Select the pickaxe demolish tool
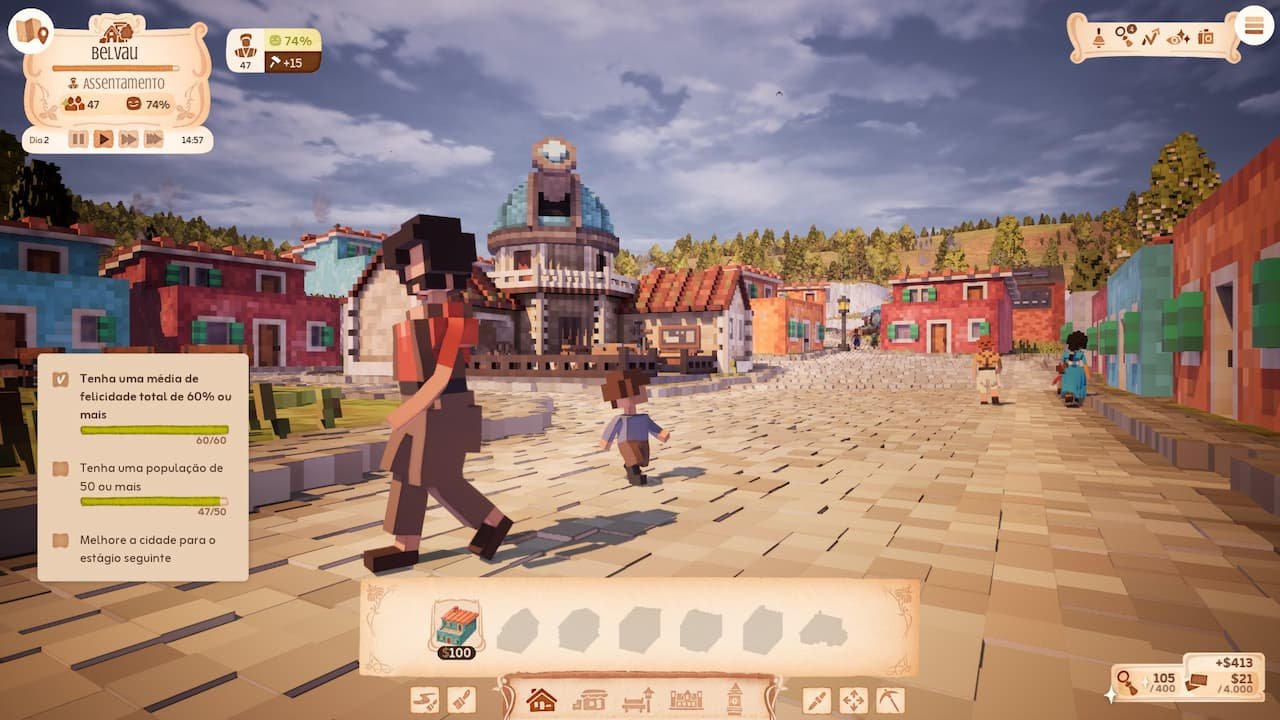This screenshot has height=720, width=1280. coord(889,700)
